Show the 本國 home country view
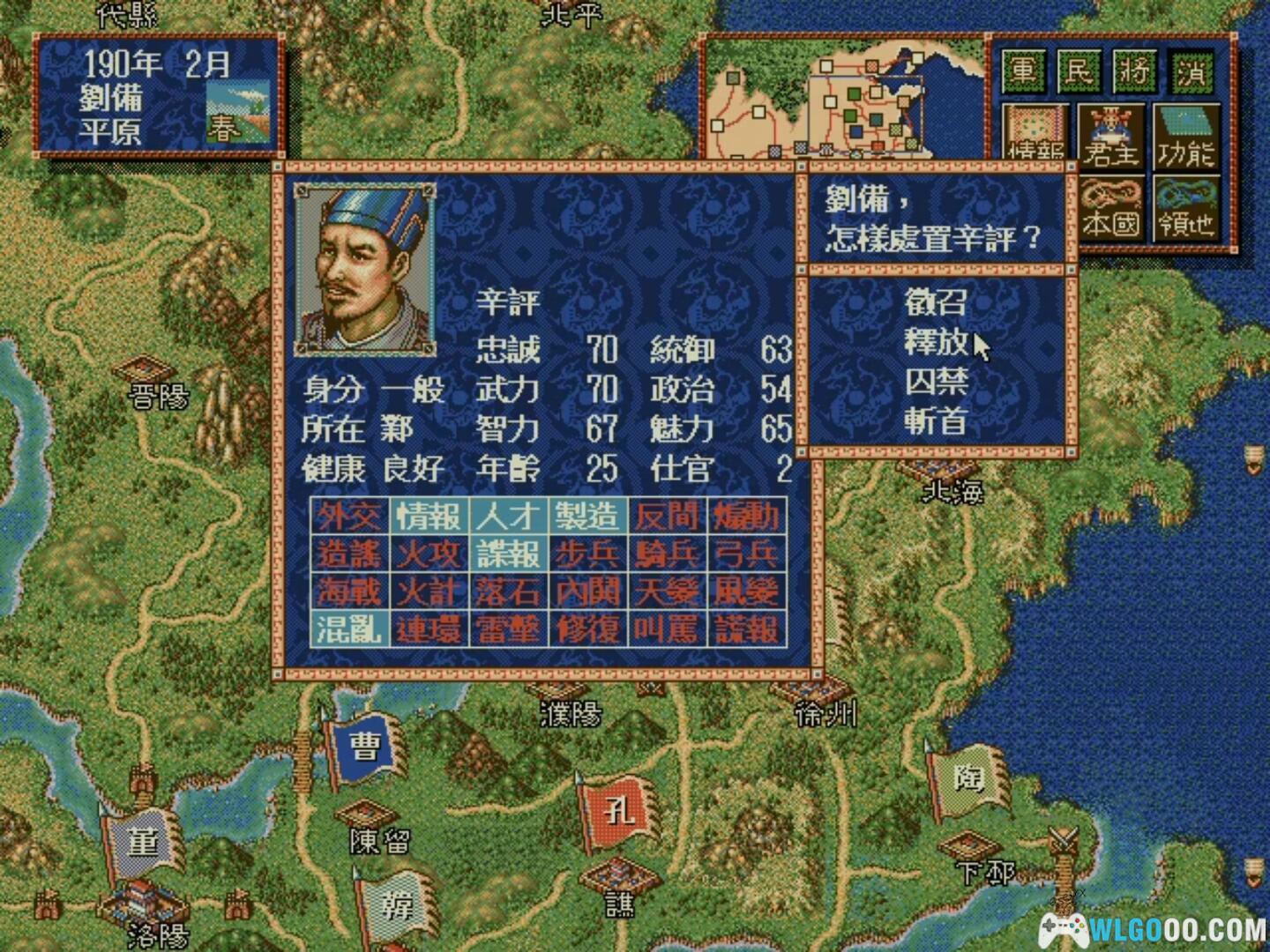The image size is (1270, 952). point(1111,210)
